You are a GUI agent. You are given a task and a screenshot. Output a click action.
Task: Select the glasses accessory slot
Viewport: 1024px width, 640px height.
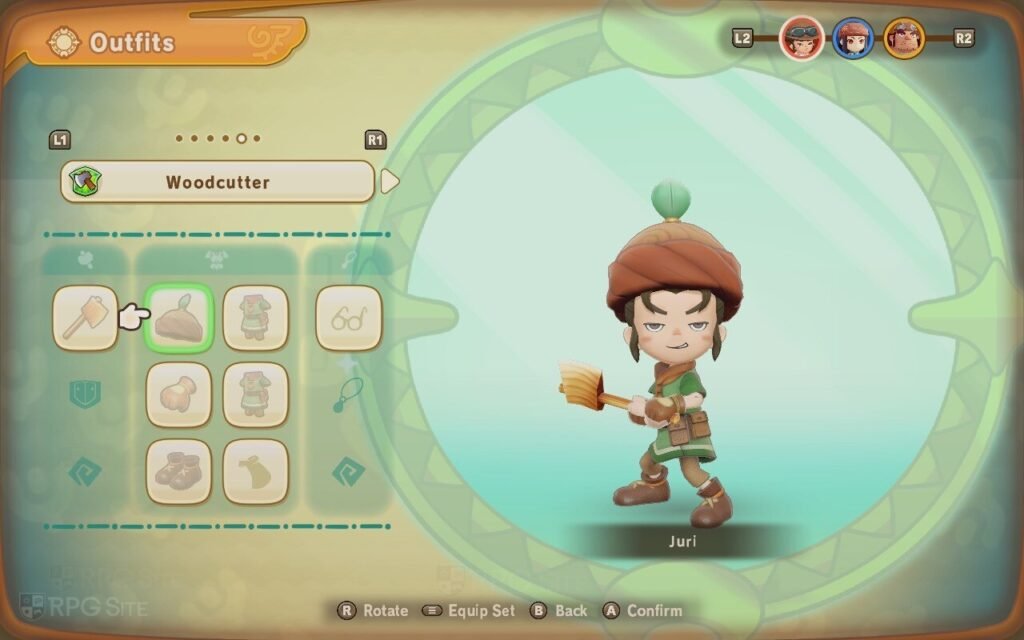coord(349,318)
